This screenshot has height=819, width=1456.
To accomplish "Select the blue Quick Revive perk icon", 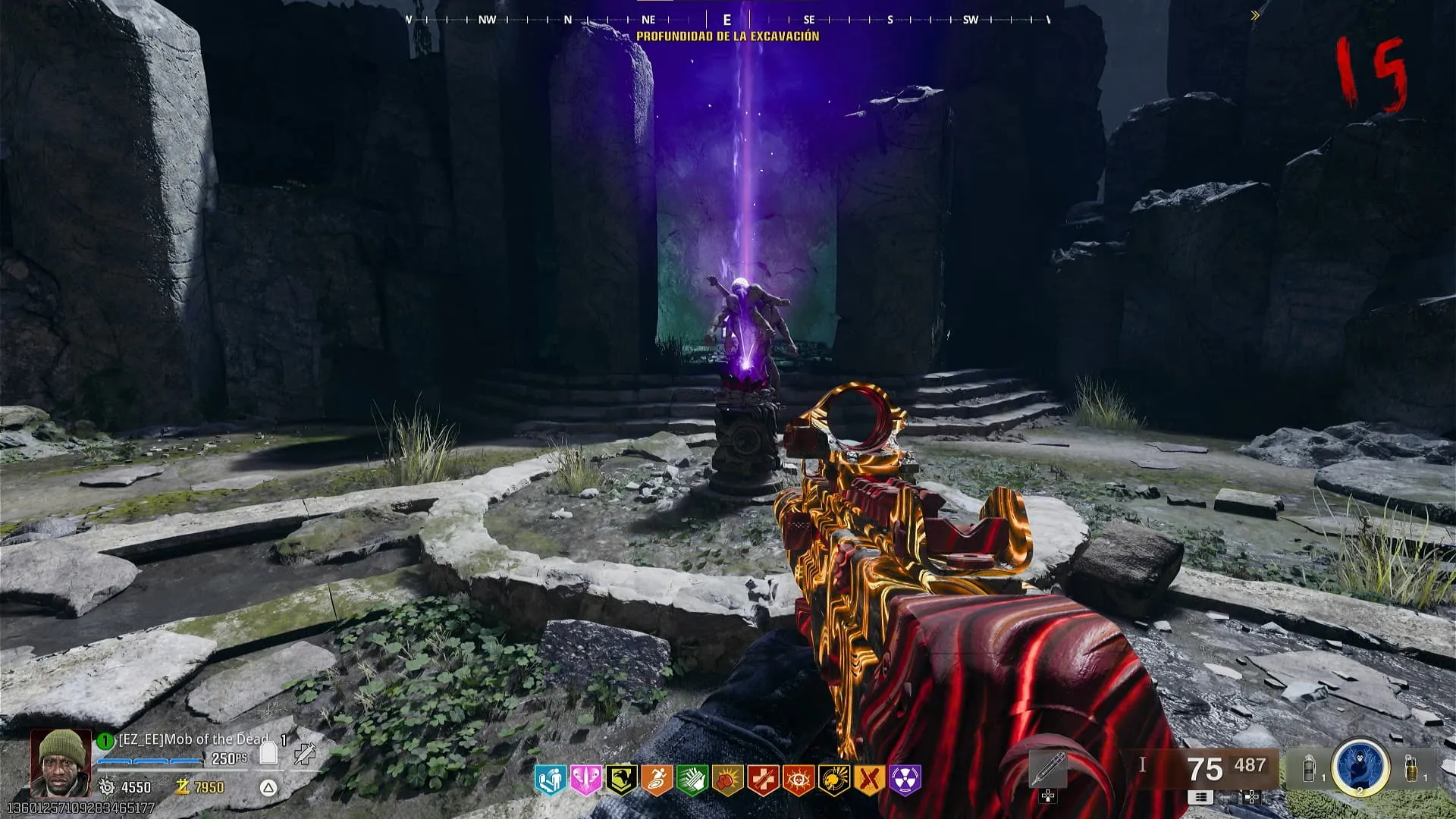I will [x=550, y=780].
